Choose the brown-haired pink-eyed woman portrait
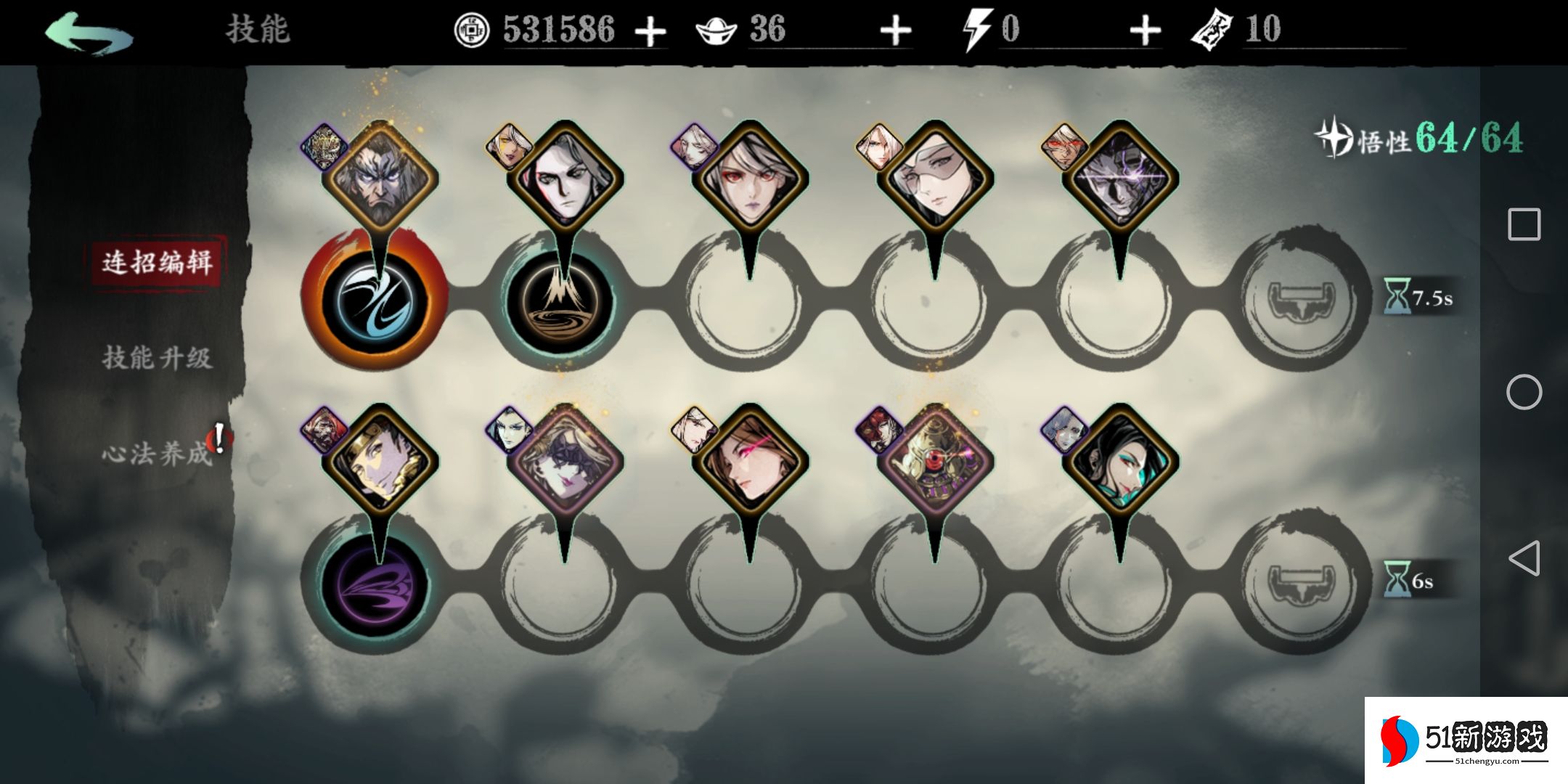1568x784 pixels. (750, 462)
